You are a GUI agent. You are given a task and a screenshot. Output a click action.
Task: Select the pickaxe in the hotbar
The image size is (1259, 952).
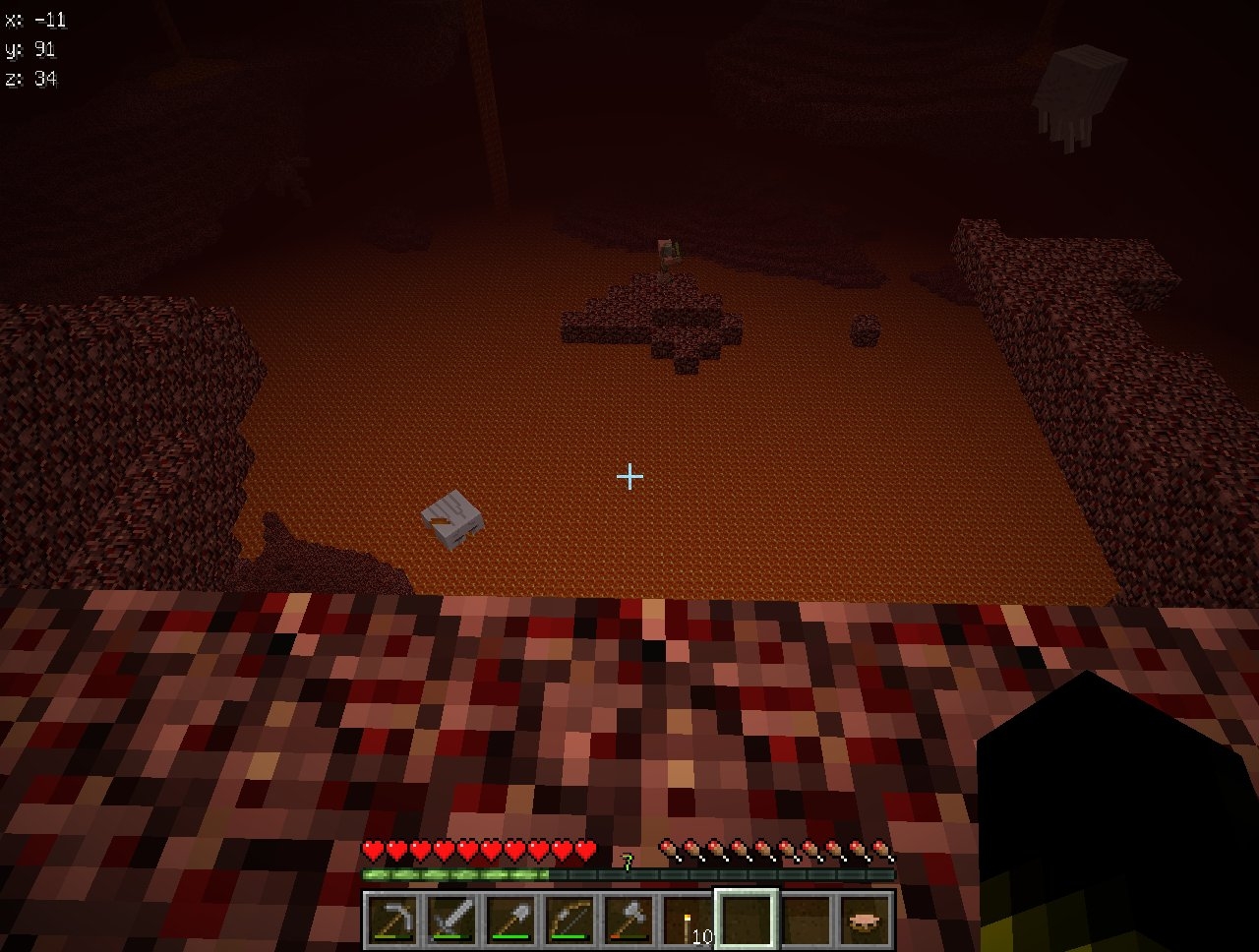point(392,921)
